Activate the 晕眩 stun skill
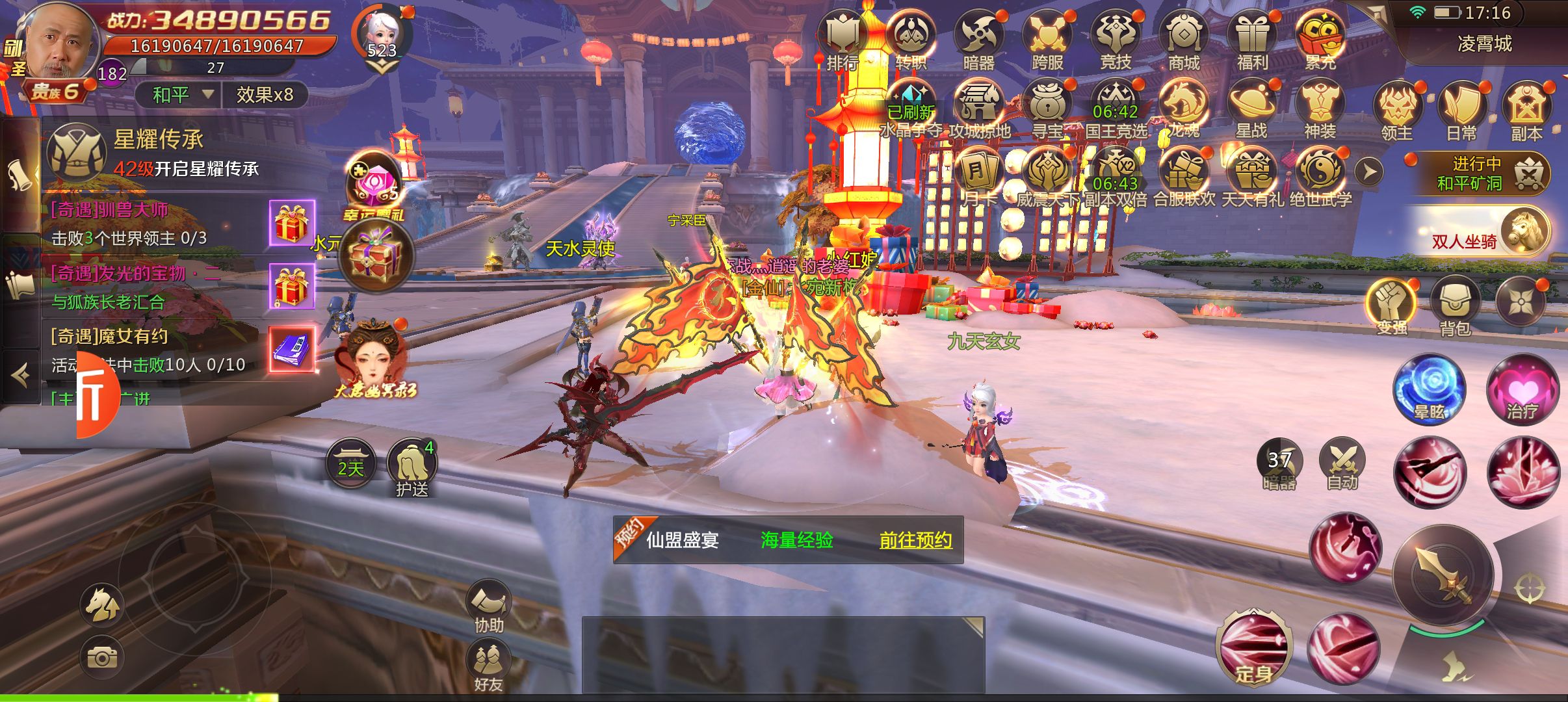Image resolution: width=1568 pixels, height=702 pixels. tap(1429, 389)
